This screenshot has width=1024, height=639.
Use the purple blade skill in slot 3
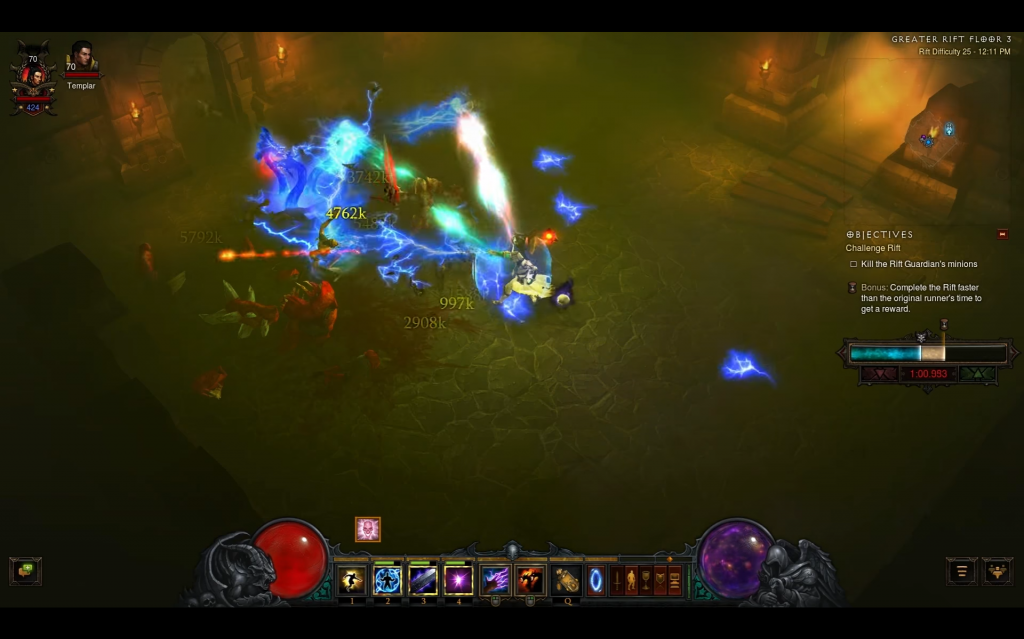(423, 580)
